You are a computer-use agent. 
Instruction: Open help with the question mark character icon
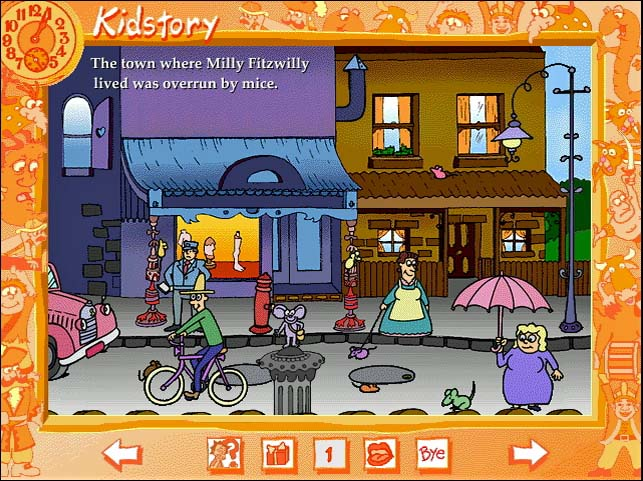point(223,455)
